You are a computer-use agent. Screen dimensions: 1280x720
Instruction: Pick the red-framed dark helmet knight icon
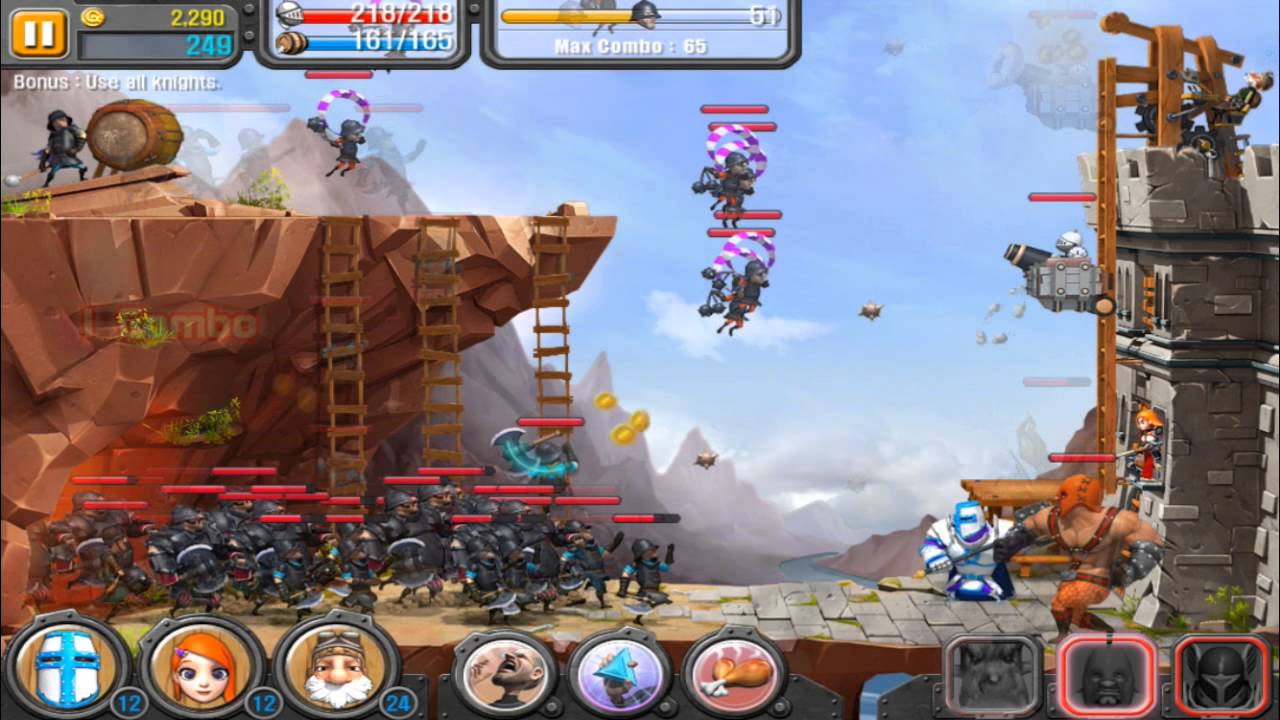(x=1222, y=676)
